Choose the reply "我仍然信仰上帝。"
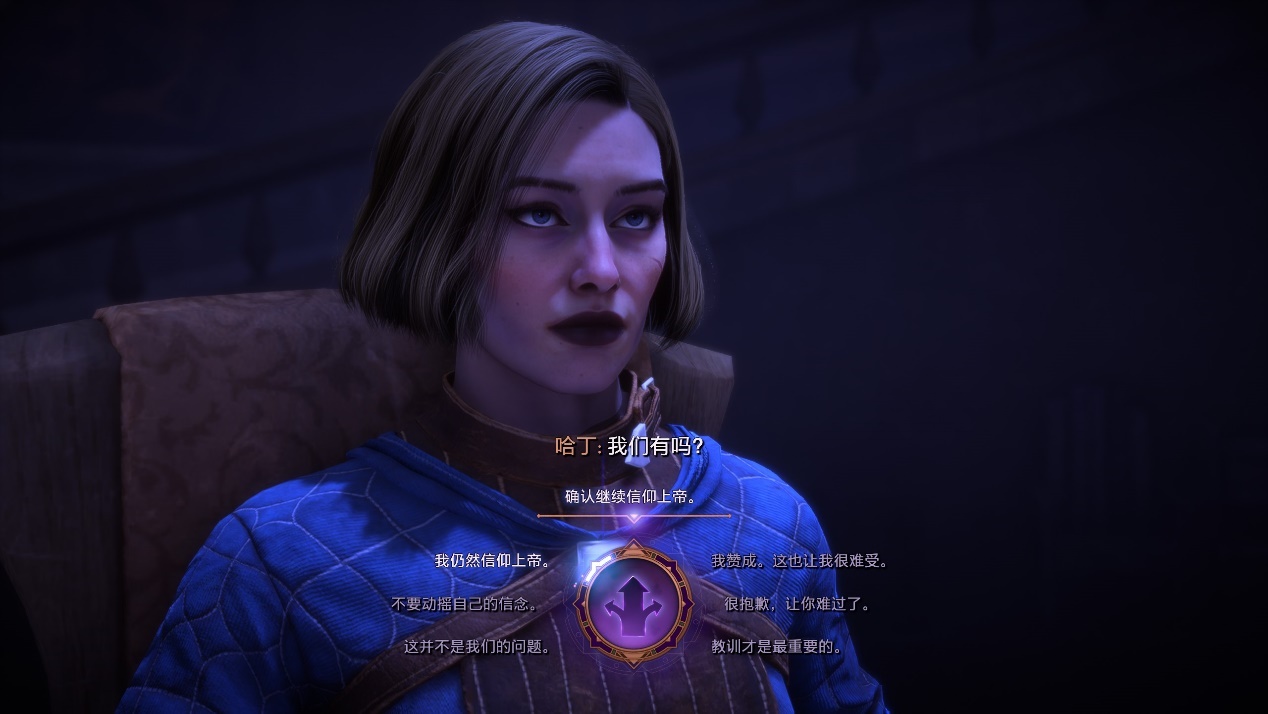Screen dimensions: 1268x714 (x=493, y=561)
